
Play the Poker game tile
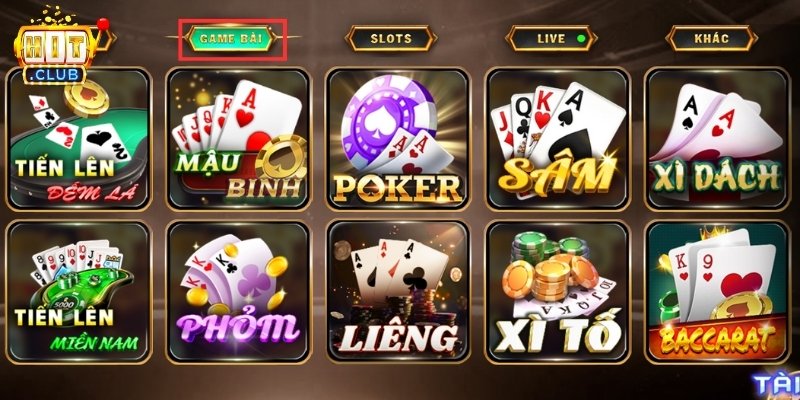(x=398, y=138)
